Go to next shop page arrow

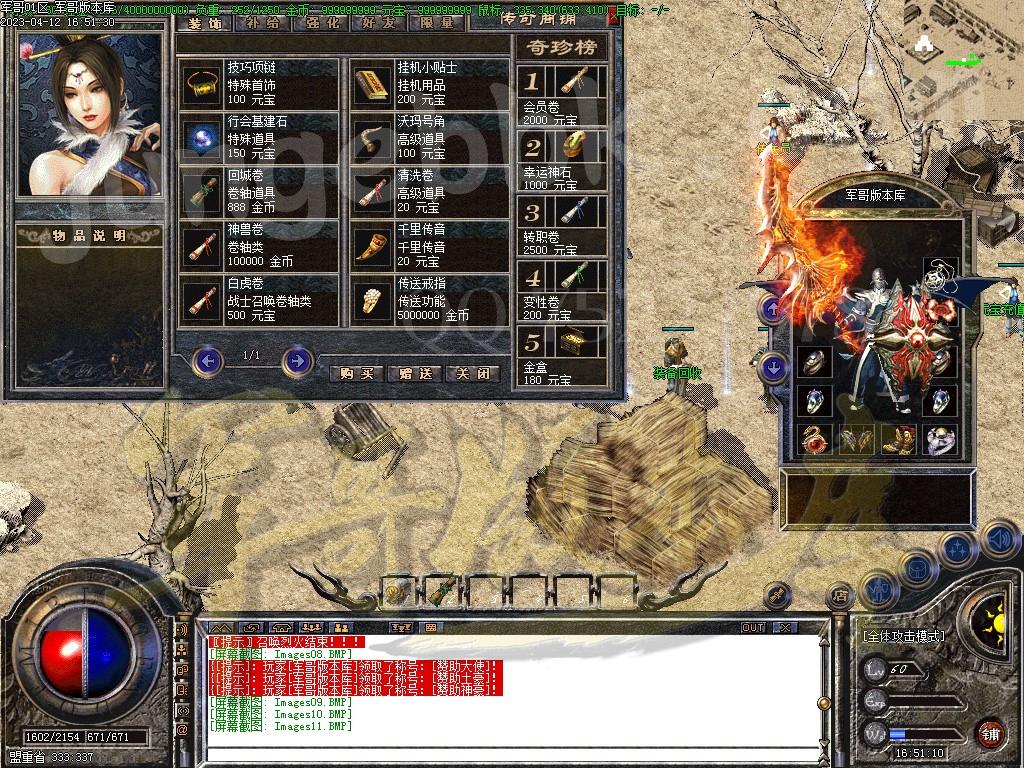click(x=296, y=360)
